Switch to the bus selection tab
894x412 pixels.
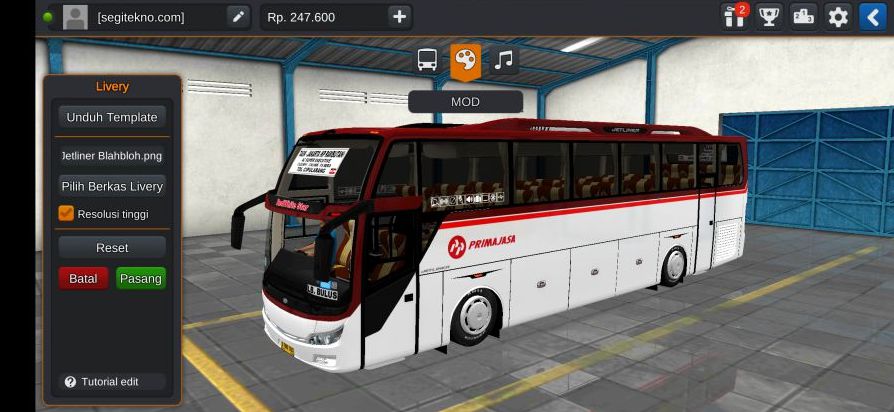427,60
